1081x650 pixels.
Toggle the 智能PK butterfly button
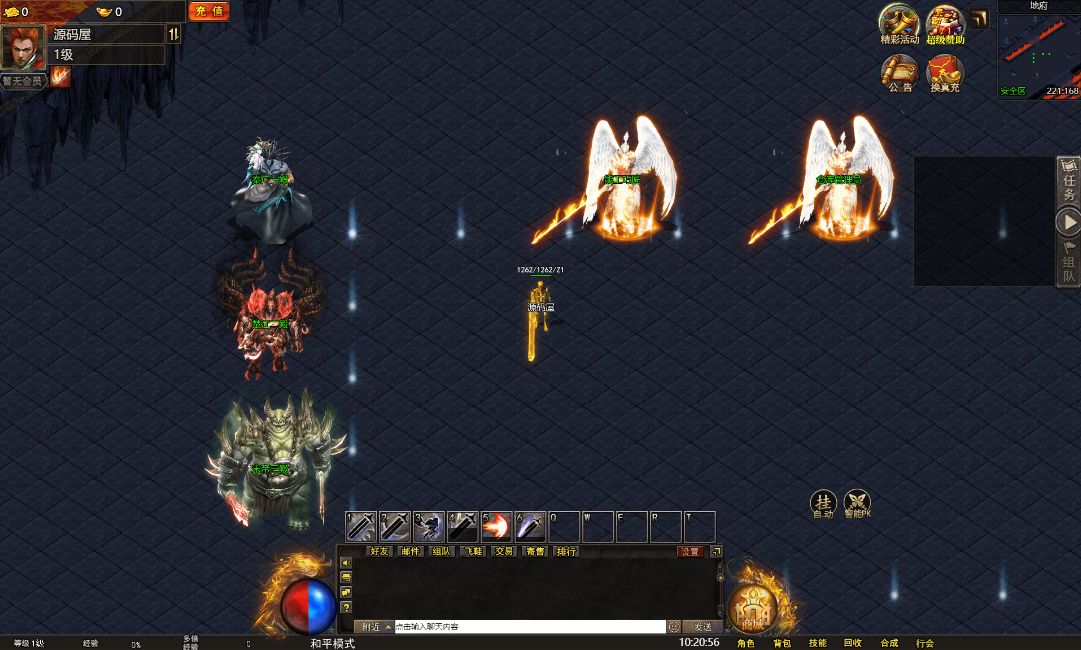[857, 503]
